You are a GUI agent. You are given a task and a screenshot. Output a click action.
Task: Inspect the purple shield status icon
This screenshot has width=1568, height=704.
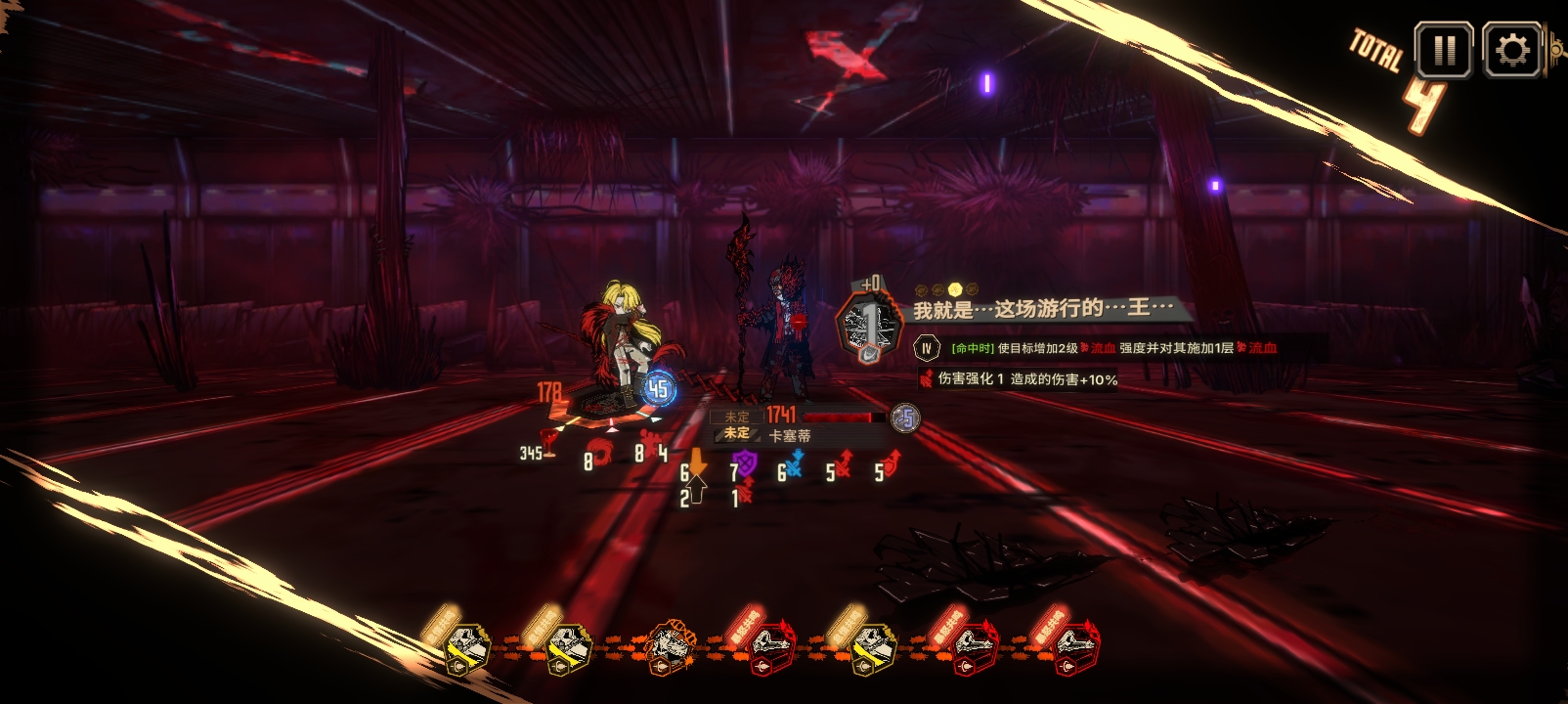coord(746,463)
